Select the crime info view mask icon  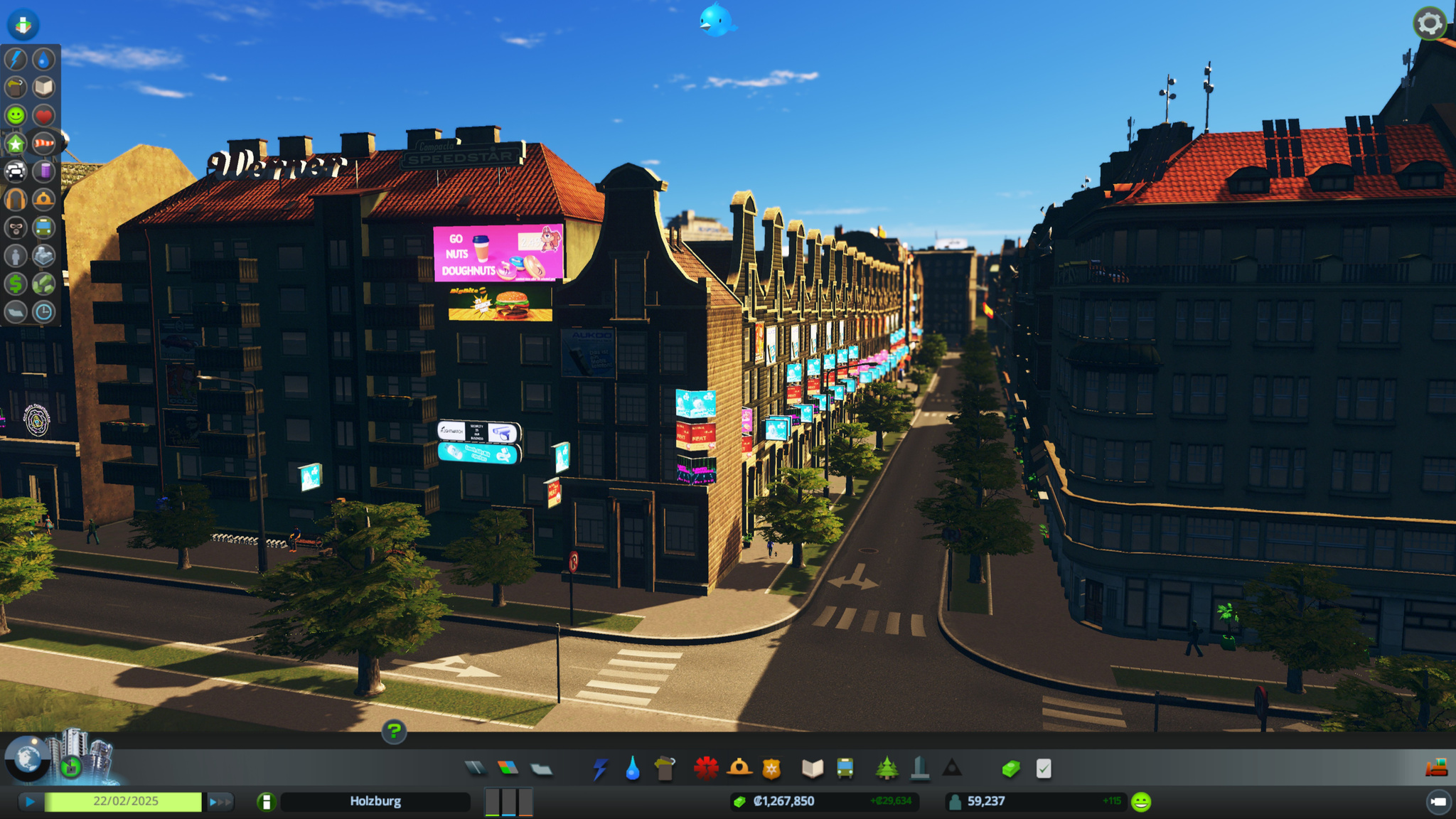coord(16,227)
